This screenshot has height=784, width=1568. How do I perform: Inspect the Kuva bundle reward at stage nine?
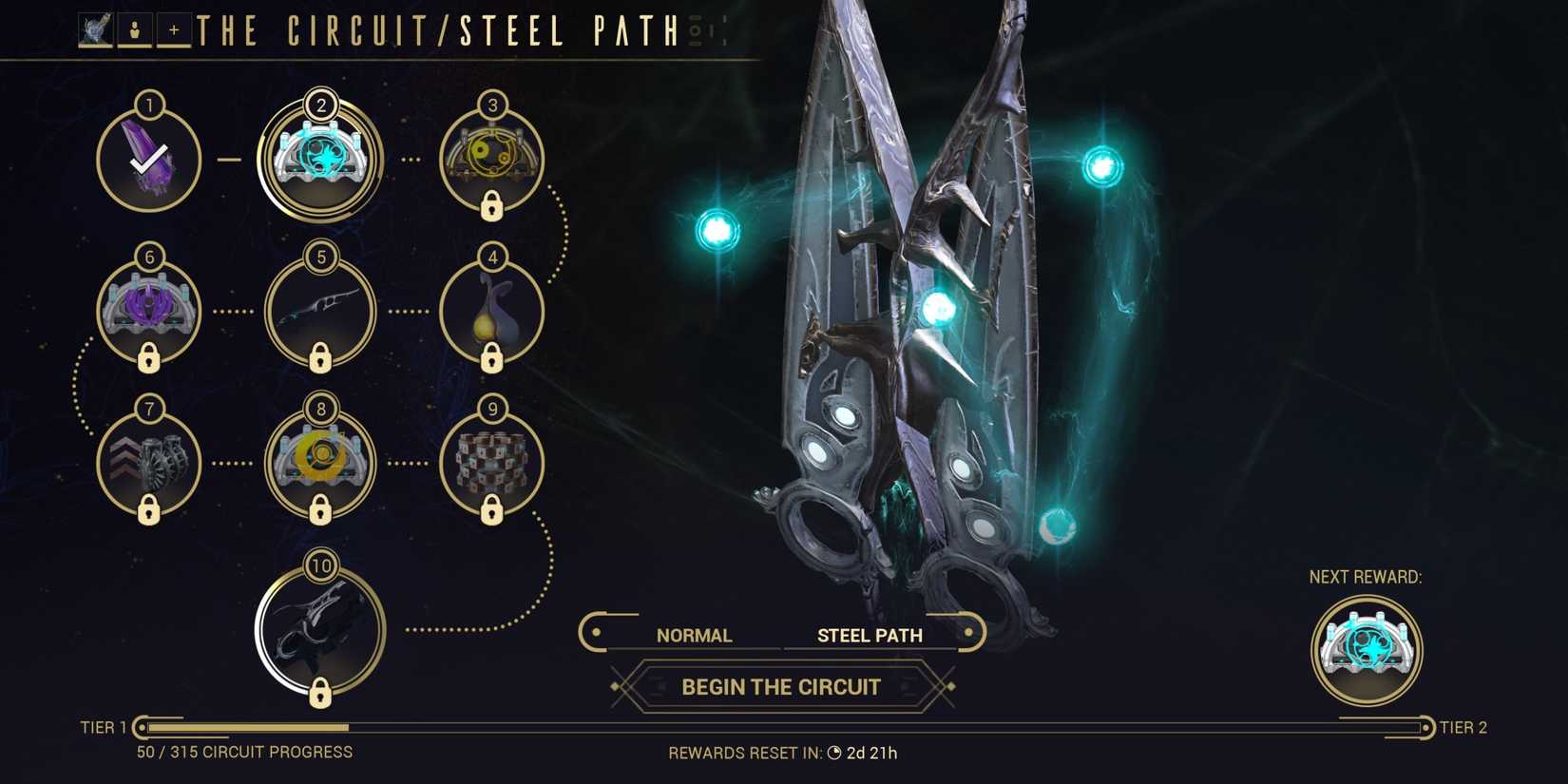coord(490,463)
